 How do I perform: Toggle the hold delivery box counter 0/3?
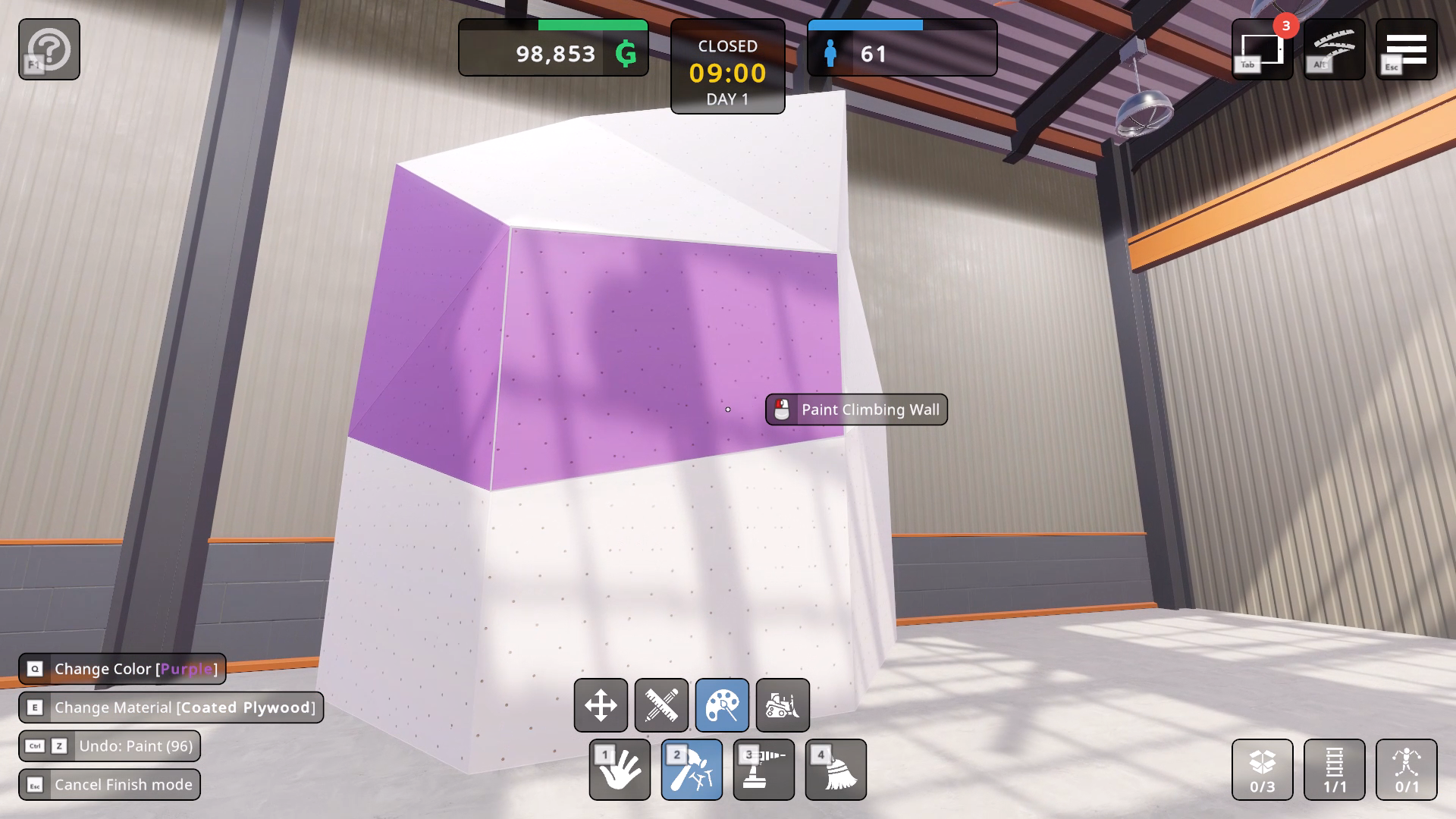click(x=1261, y=770)
